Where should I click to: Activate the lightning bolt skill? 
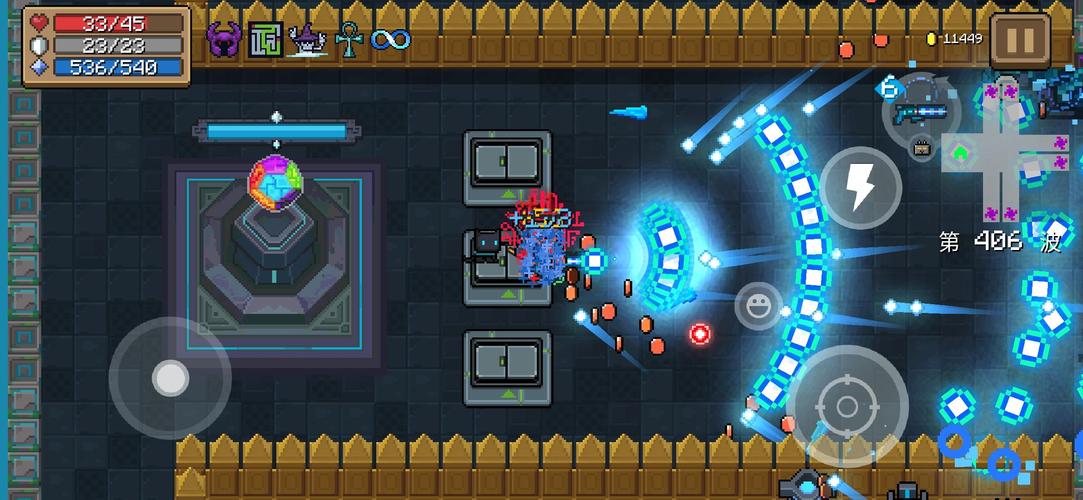pos(860,187)
